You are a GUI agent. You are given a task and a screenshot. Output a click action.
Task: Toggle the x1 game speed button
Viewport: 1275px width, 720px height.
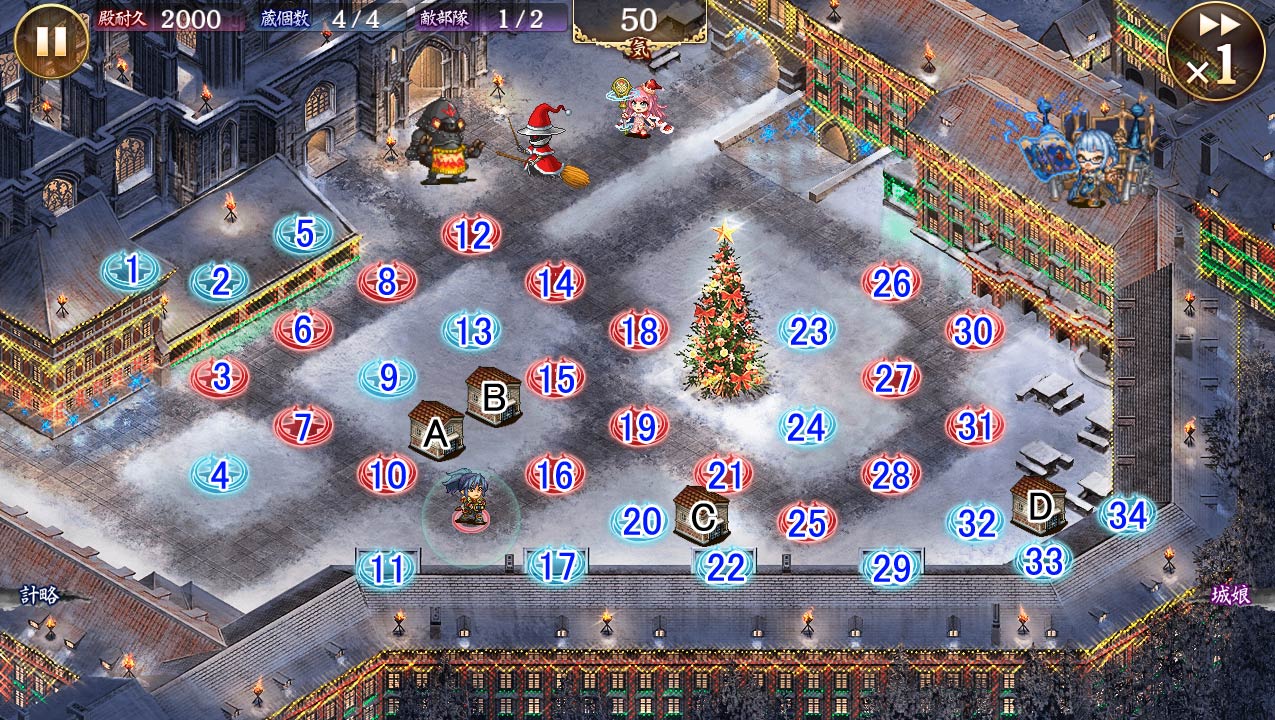(1215, 51)
